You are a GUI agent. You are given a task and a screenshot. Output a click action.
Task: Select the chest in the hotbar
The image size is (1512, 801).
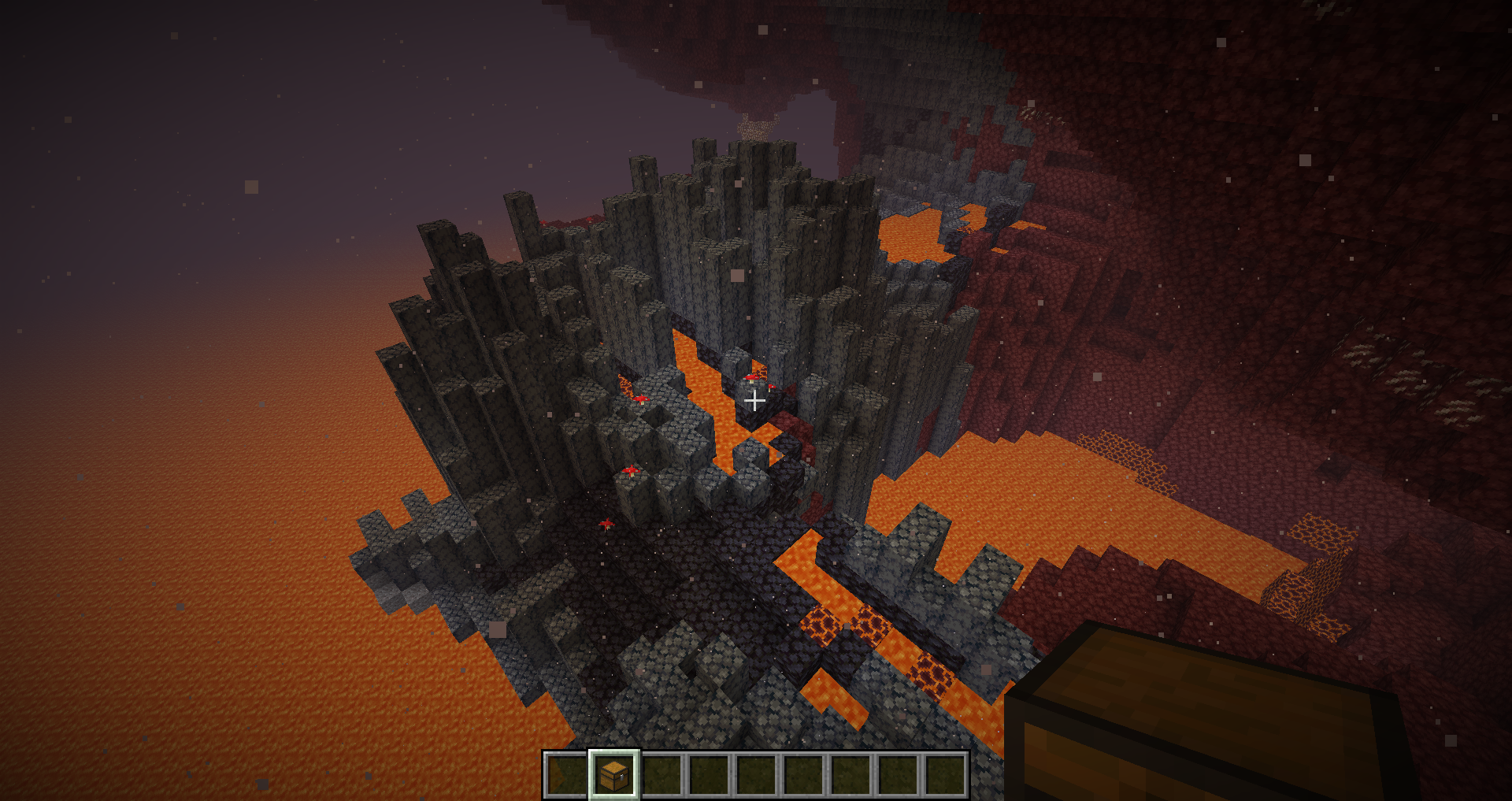613,775
